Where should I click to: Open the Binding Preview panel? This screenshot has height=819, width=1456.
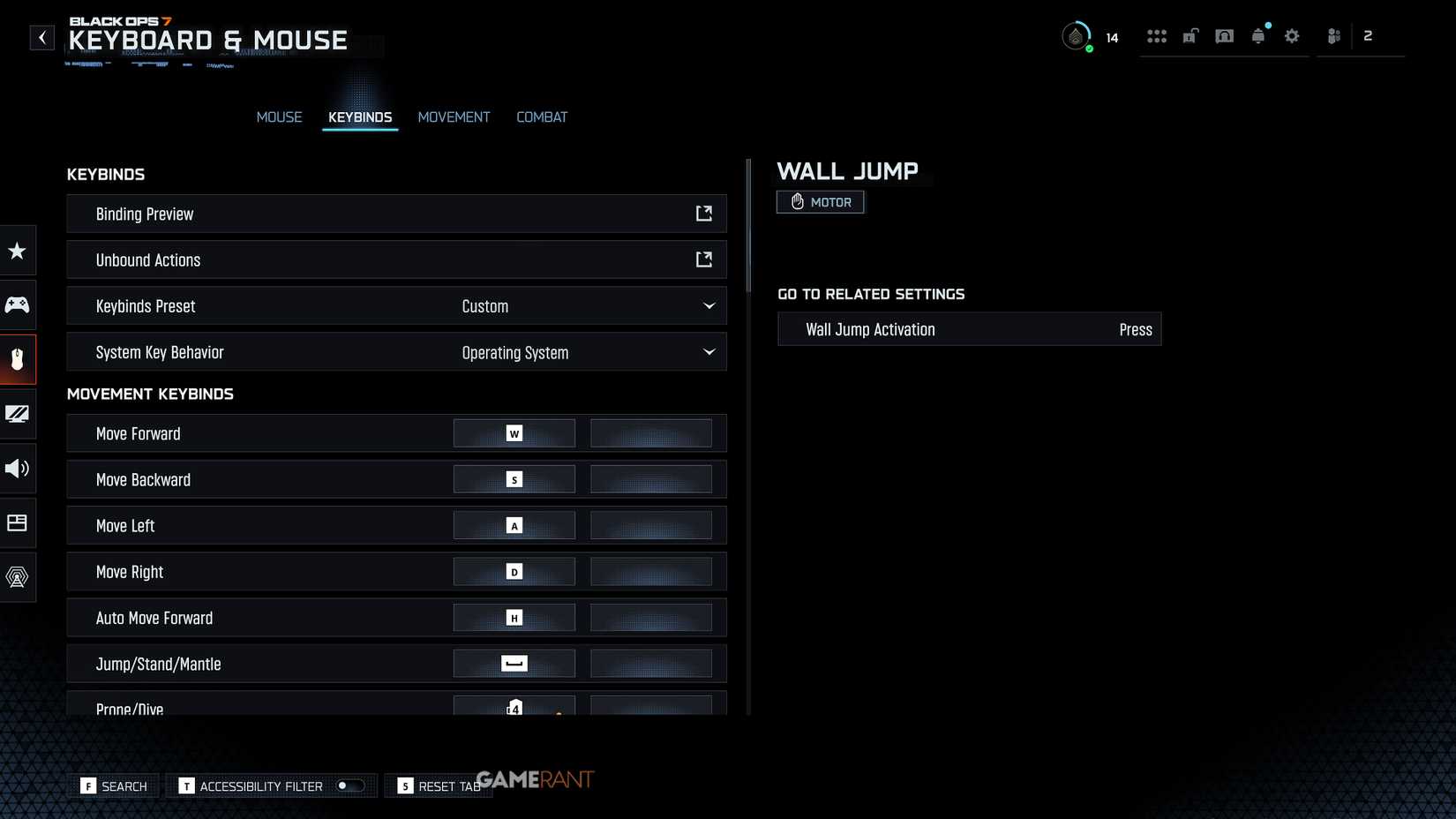point(396,214)
